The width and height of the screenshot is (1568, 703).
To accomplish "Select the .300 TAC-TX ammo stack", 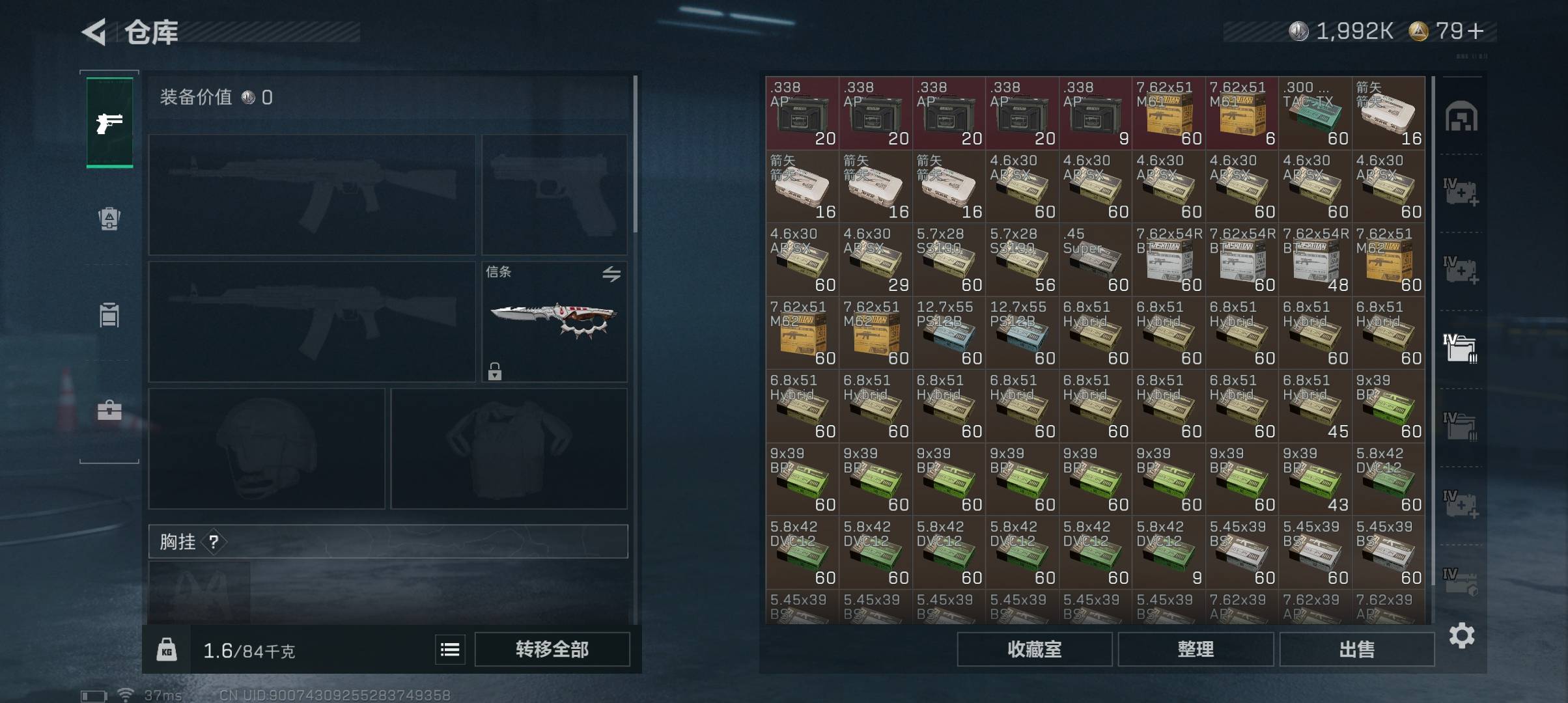I will (x=1315, y=113).
